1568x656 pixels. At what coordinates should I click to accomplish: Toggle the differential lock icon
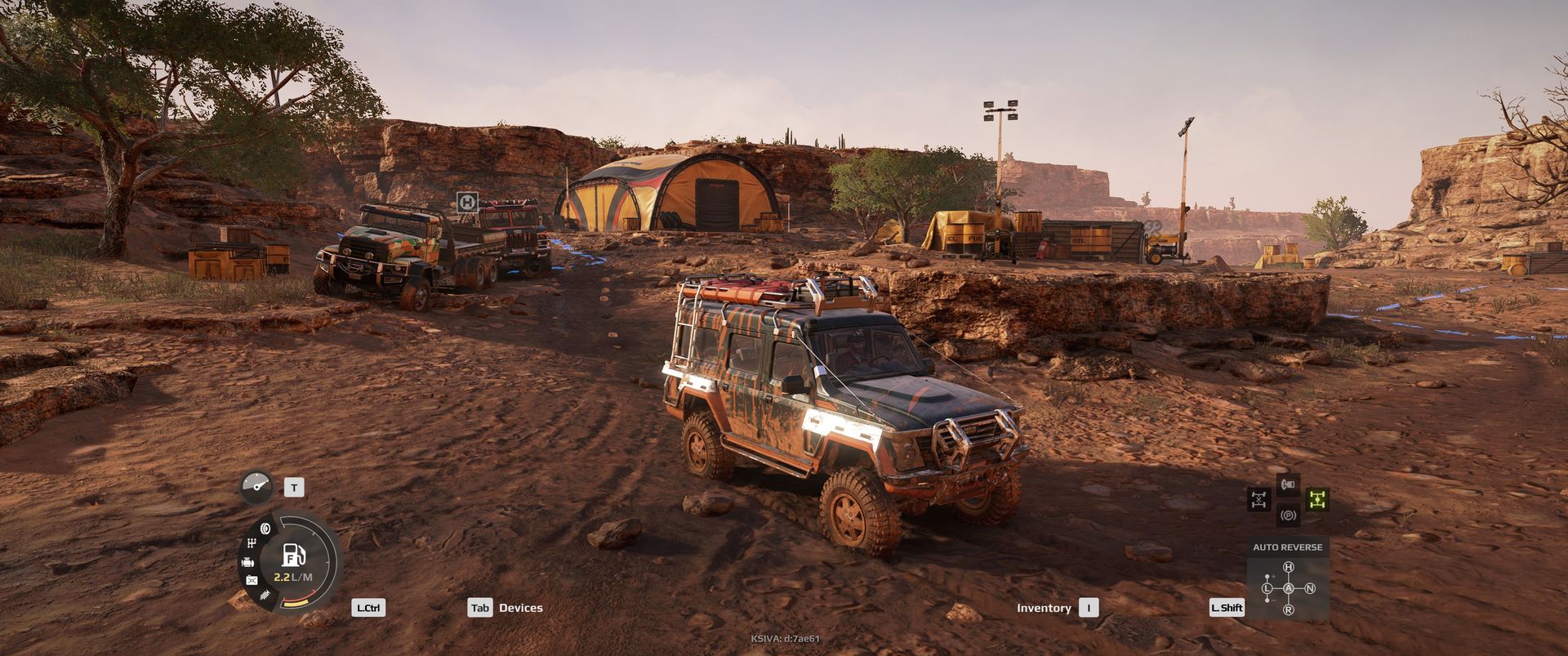(1258, 498)
